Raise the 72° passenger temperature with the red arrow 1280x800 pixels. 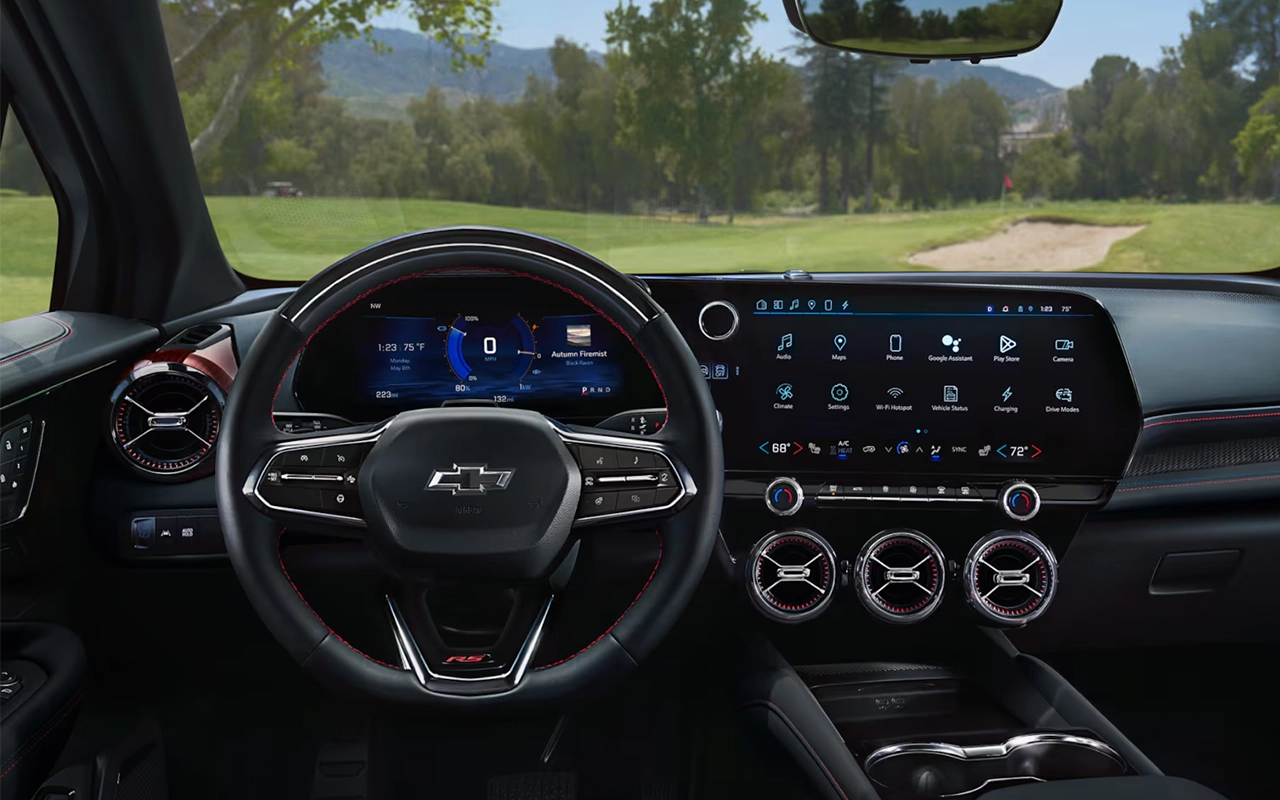coord(1036,451)
